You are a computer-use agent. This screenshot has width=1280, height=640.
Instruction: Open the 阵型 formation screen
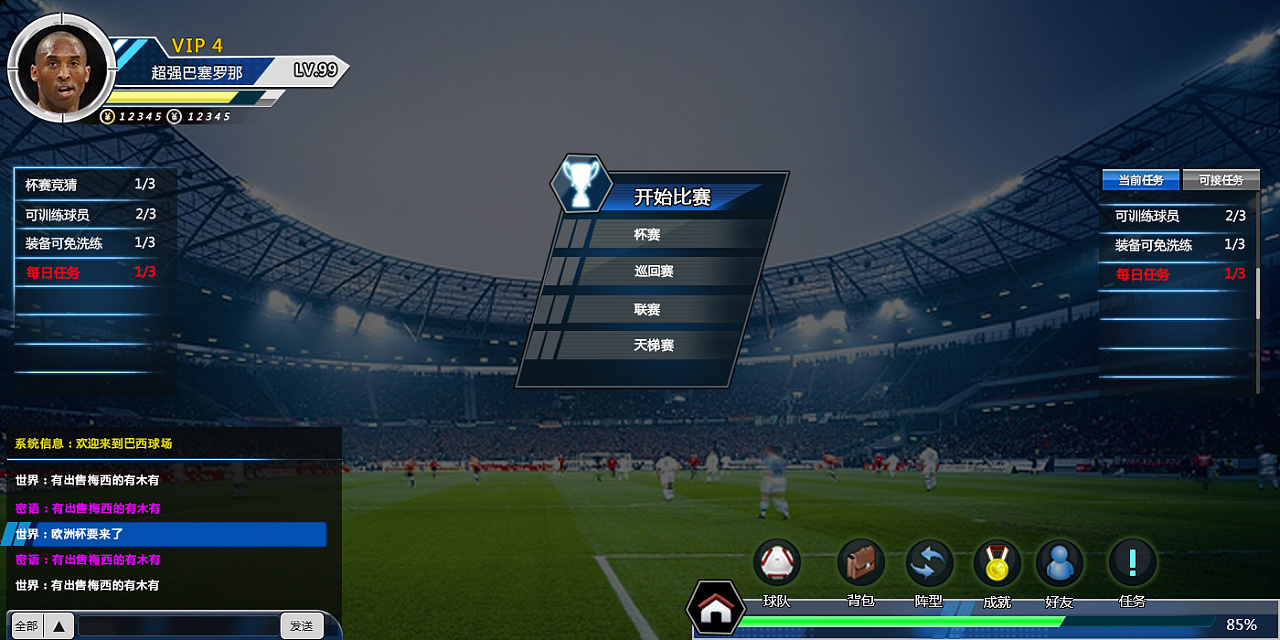(x=929, y=563)
